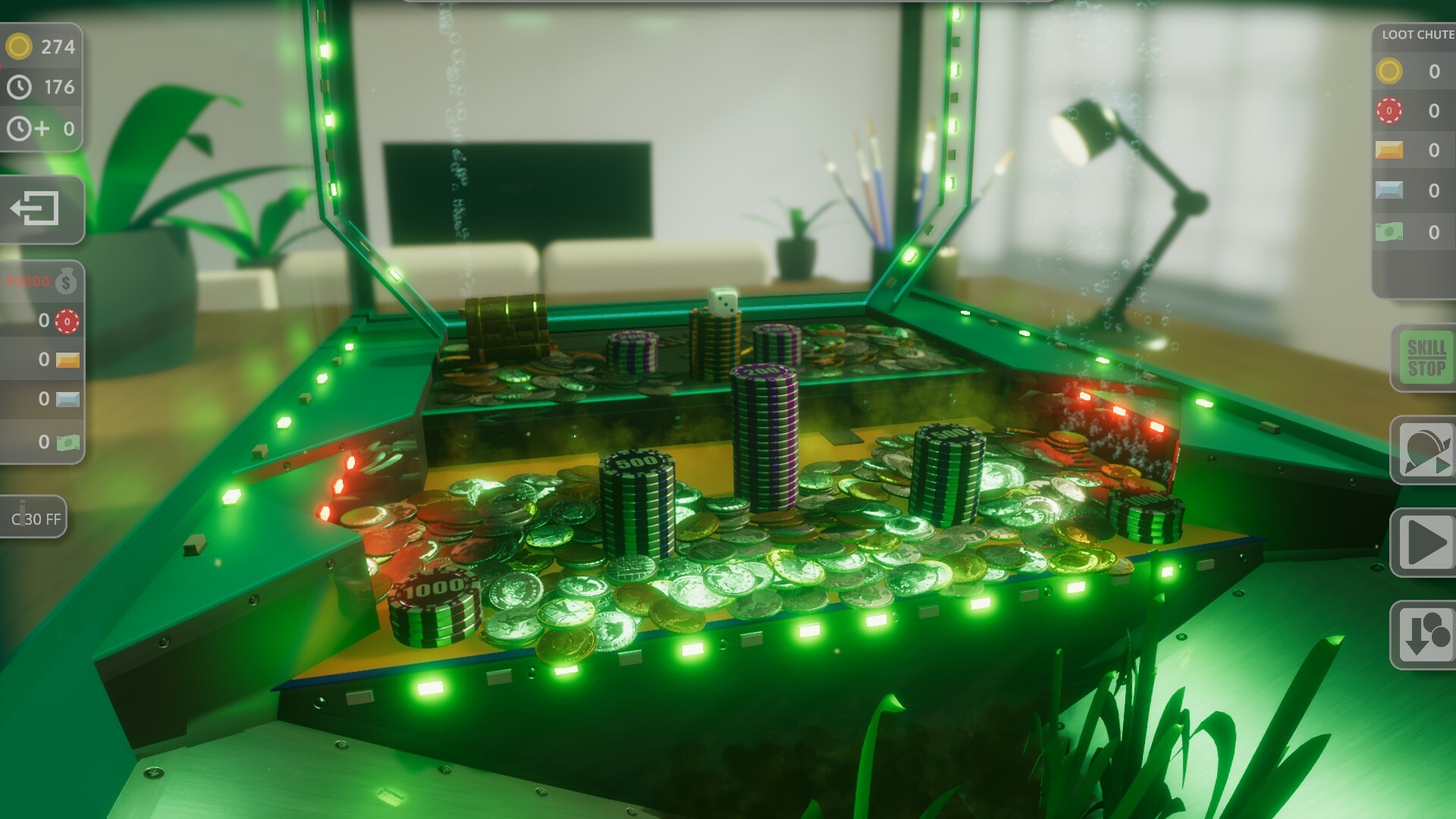Click the C 30 FF button
This screenshot has height=819, width=1456.
click(x=32, y=519)
